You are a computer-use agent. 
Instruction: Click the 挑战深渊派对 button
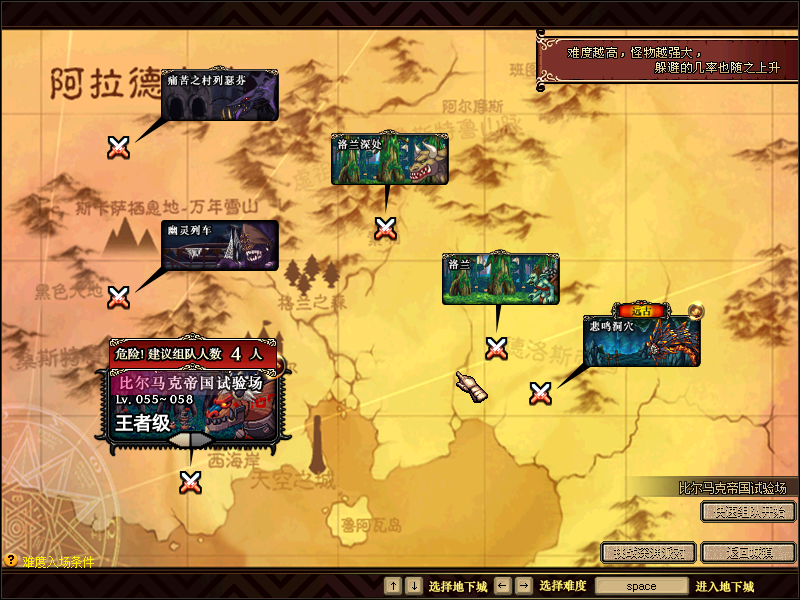tap(648, 552)
